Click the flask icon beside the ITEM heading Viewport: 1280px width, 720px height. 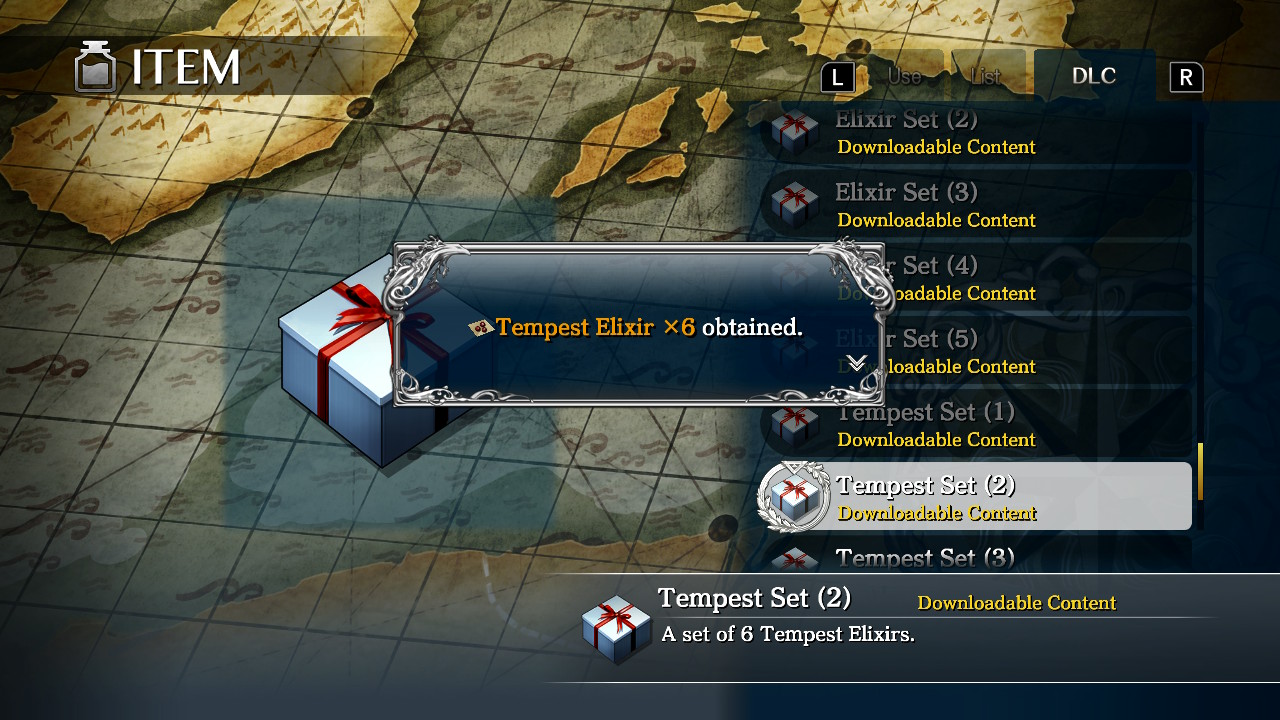[95, 66]
